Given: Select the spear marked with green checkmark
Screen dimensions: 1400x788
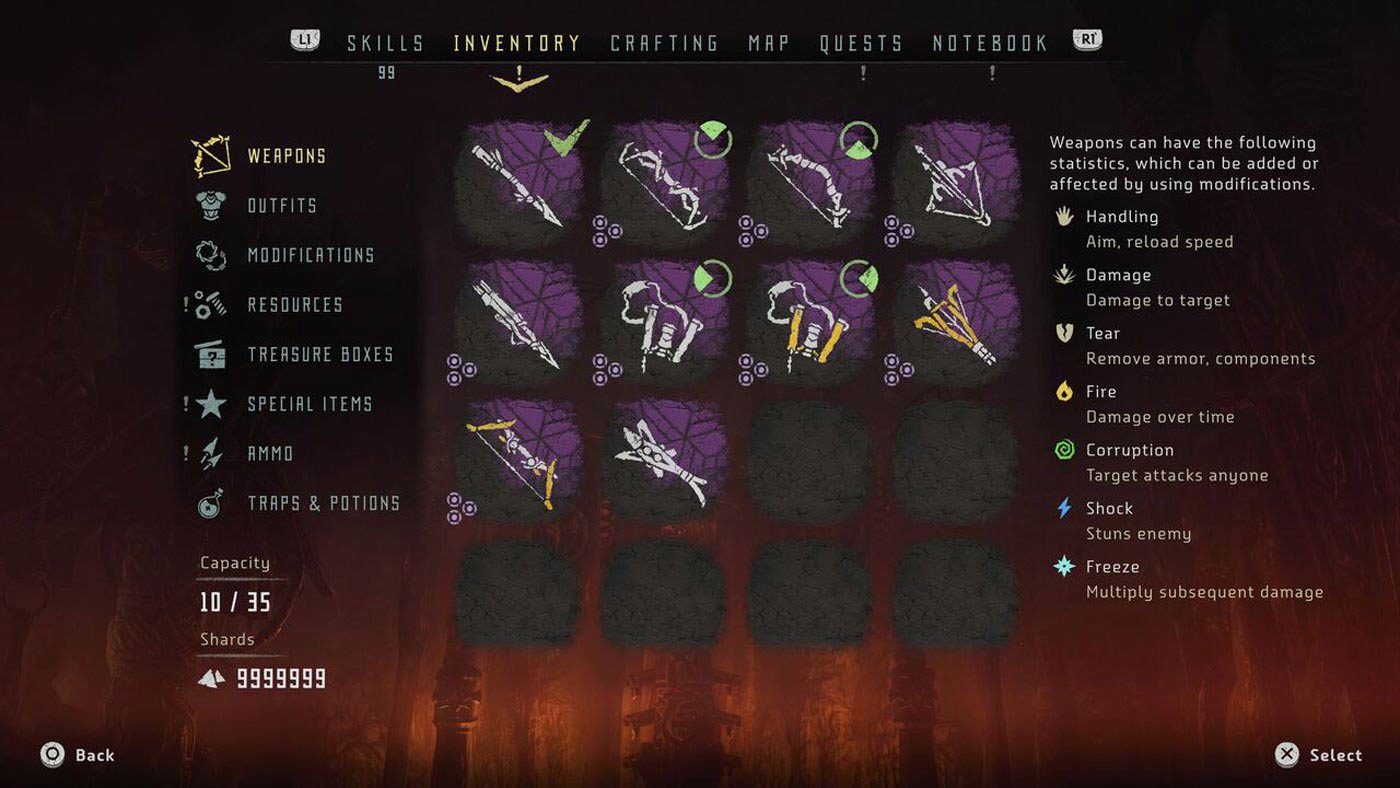Looking at the screenshot, I should point(517,184).
